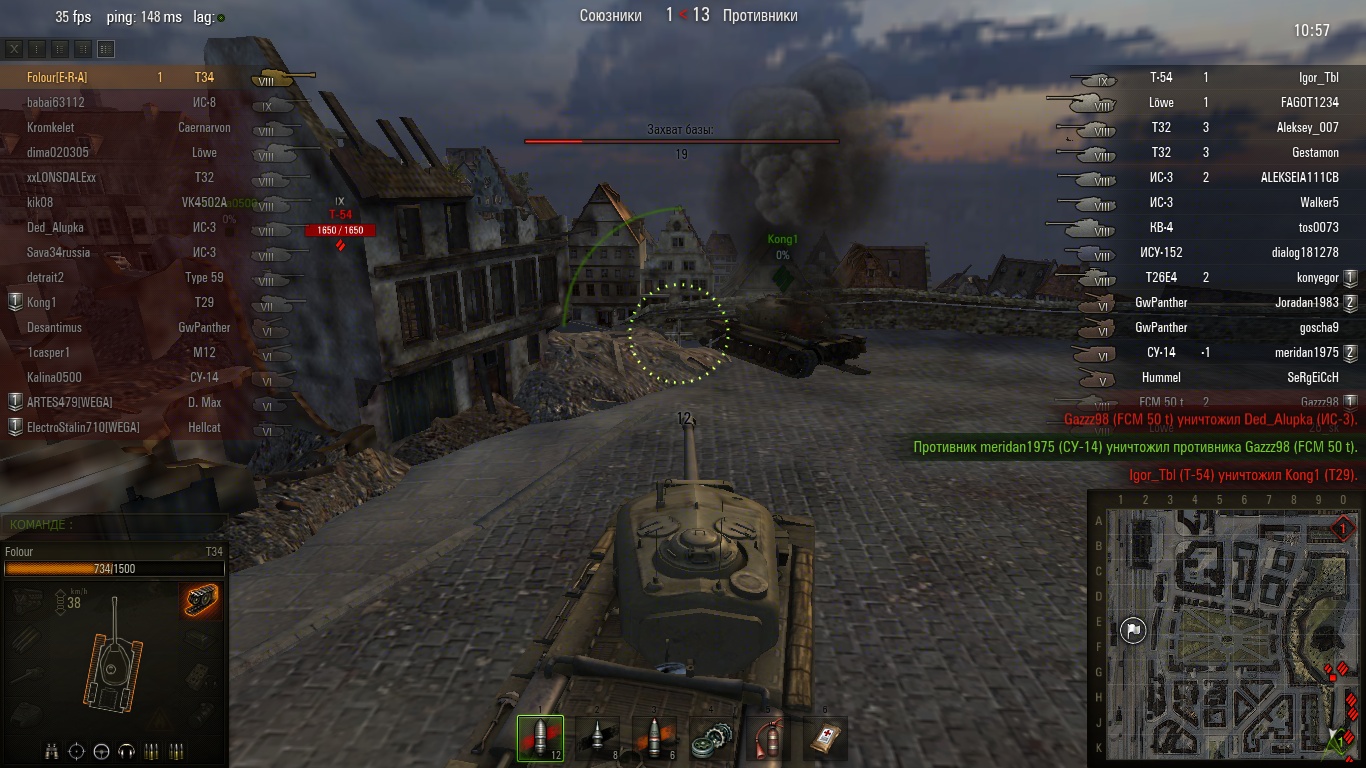Viewport: 1366px width, 768px height.
Task: Select the armor-piercing shell slot with 12 rounds
Action: click(540, 738)
